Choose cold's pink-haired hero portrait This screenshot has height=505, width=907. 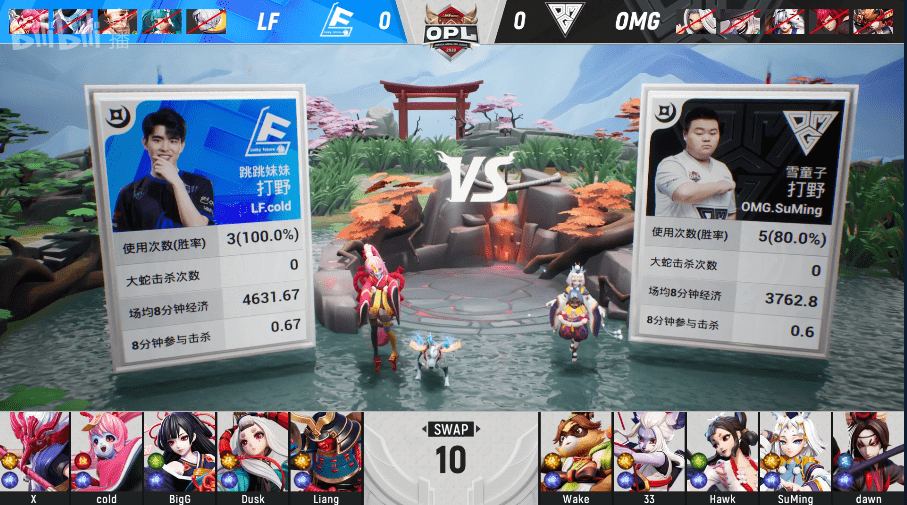[107, 451]
